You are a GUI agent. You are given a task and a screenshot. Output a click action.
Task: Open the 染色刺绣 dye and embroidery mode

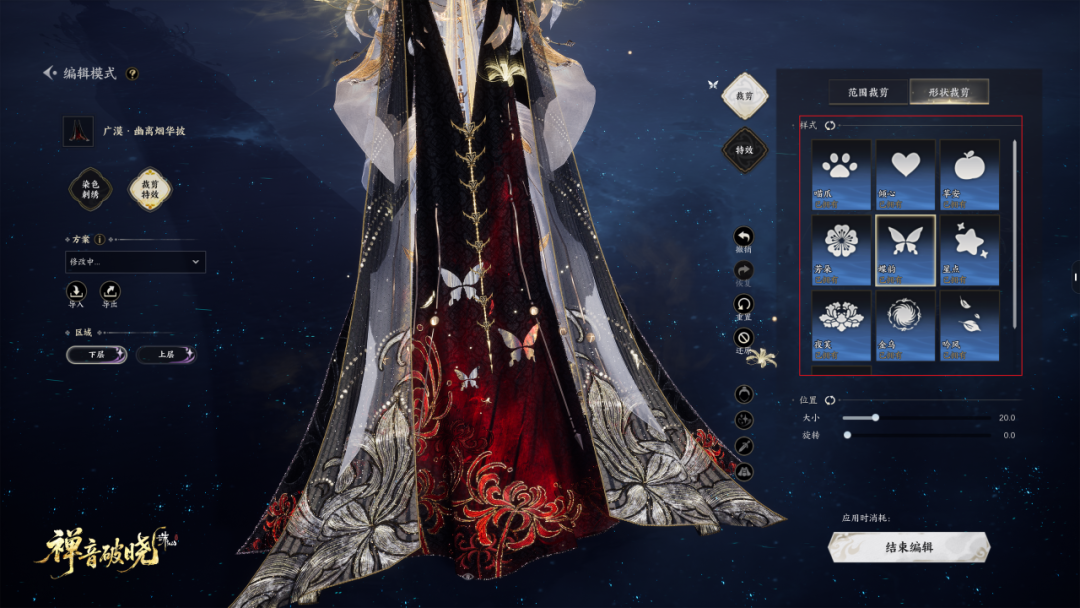click(x=90, y=188)
